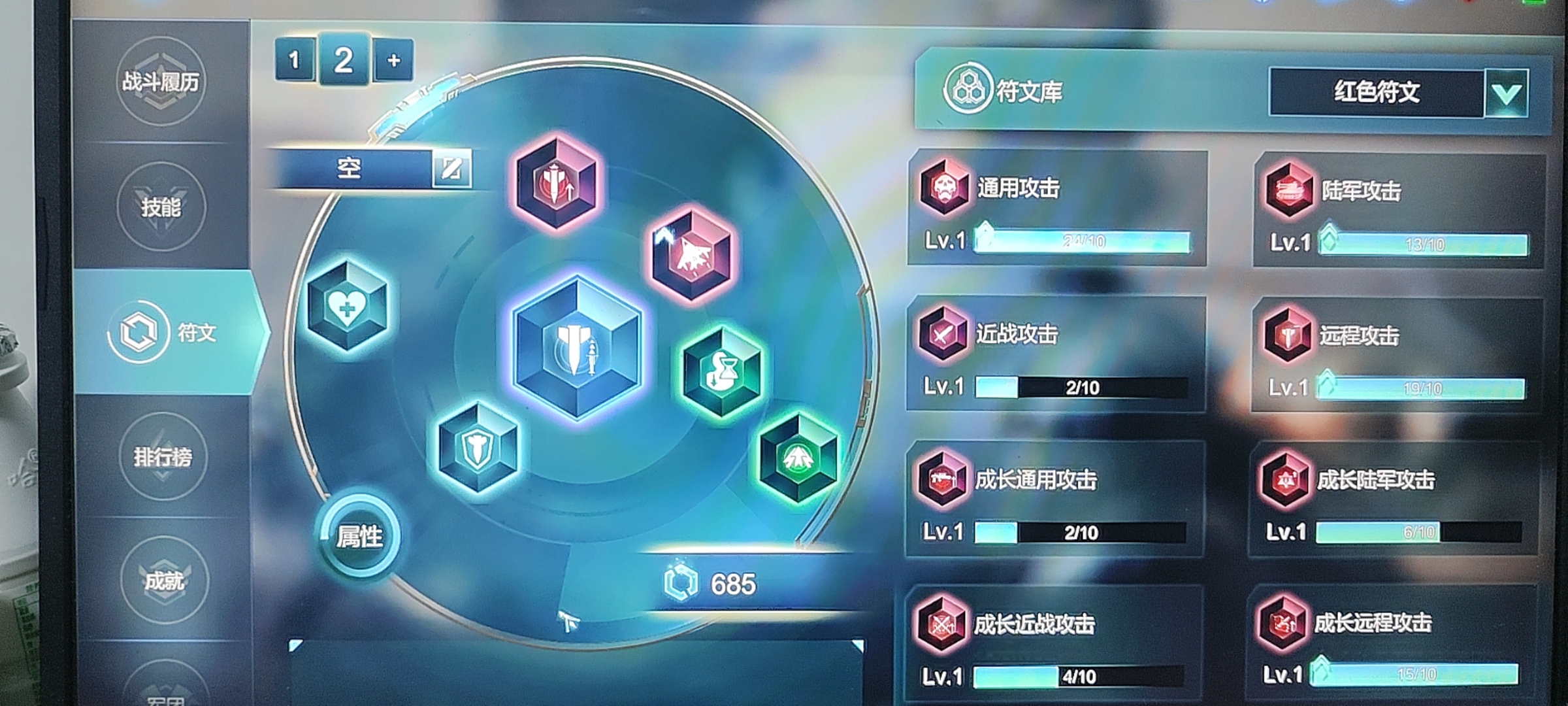The width and height of the screenshot is (1568, 706).
Task: View the 成就 achievements page
Action: 163,580
